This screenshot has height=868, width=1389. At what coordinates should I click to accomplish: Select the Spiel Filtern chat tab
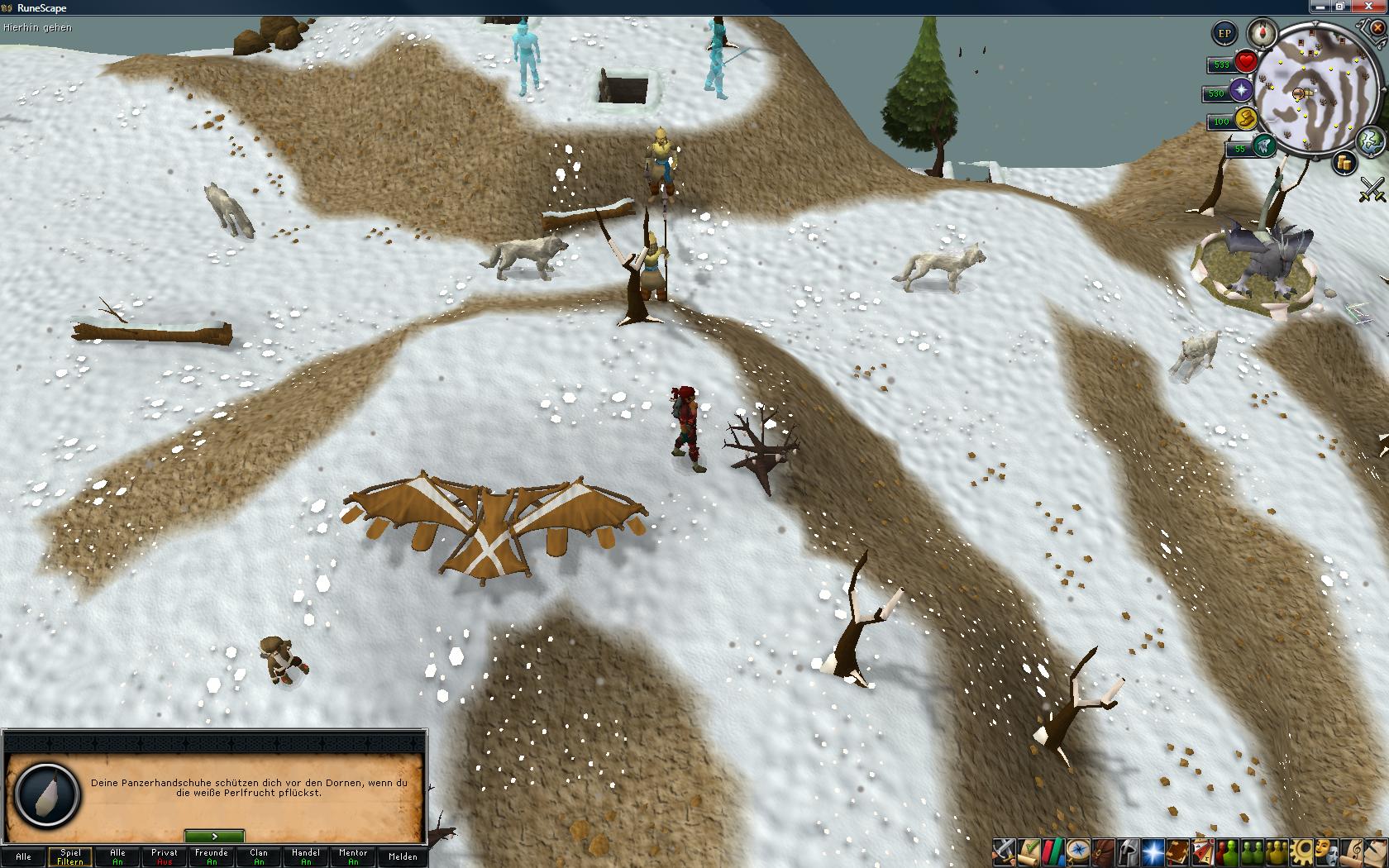tap(70, 856)
